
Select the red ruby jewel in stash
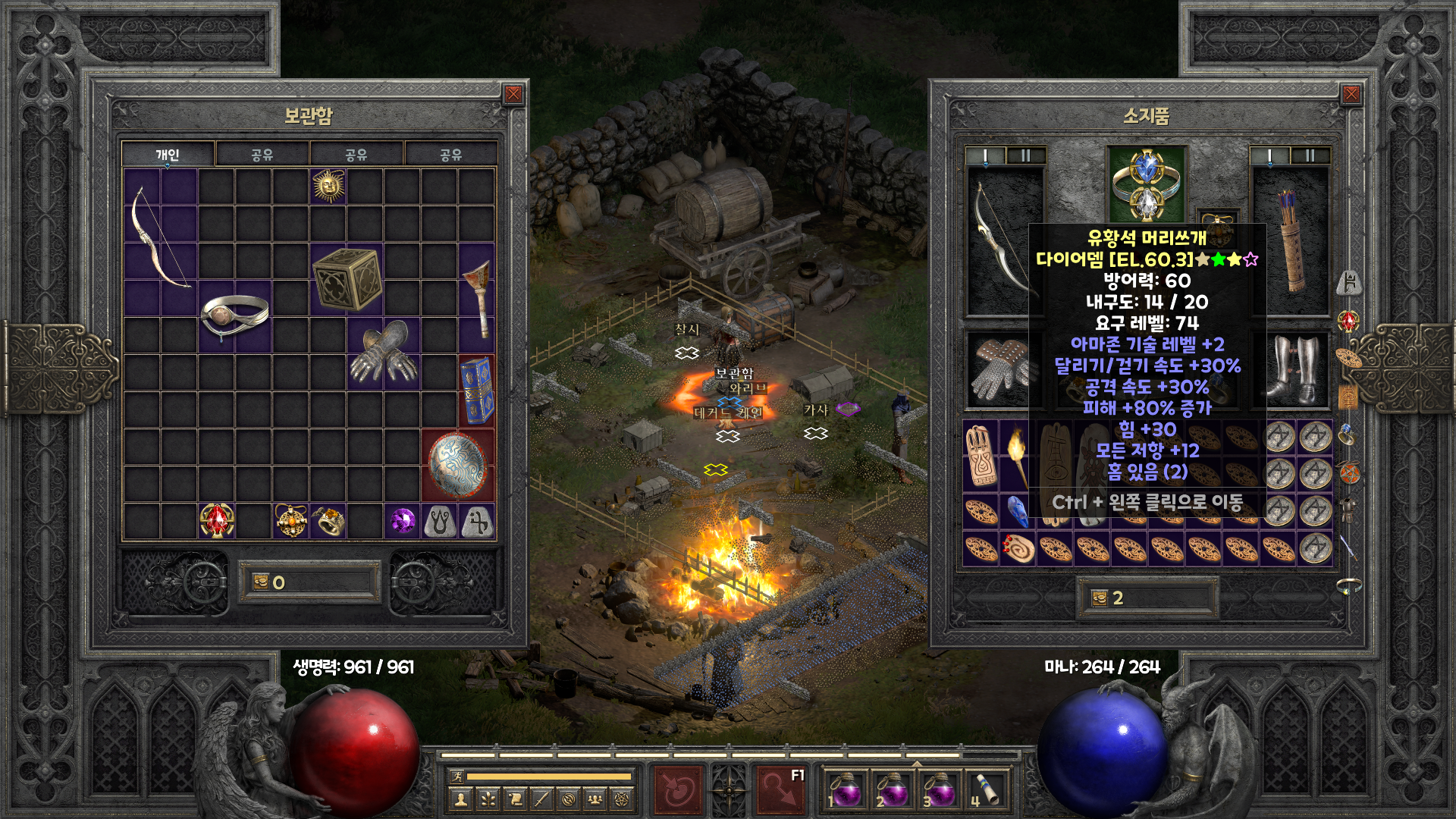tap(217, 521)
